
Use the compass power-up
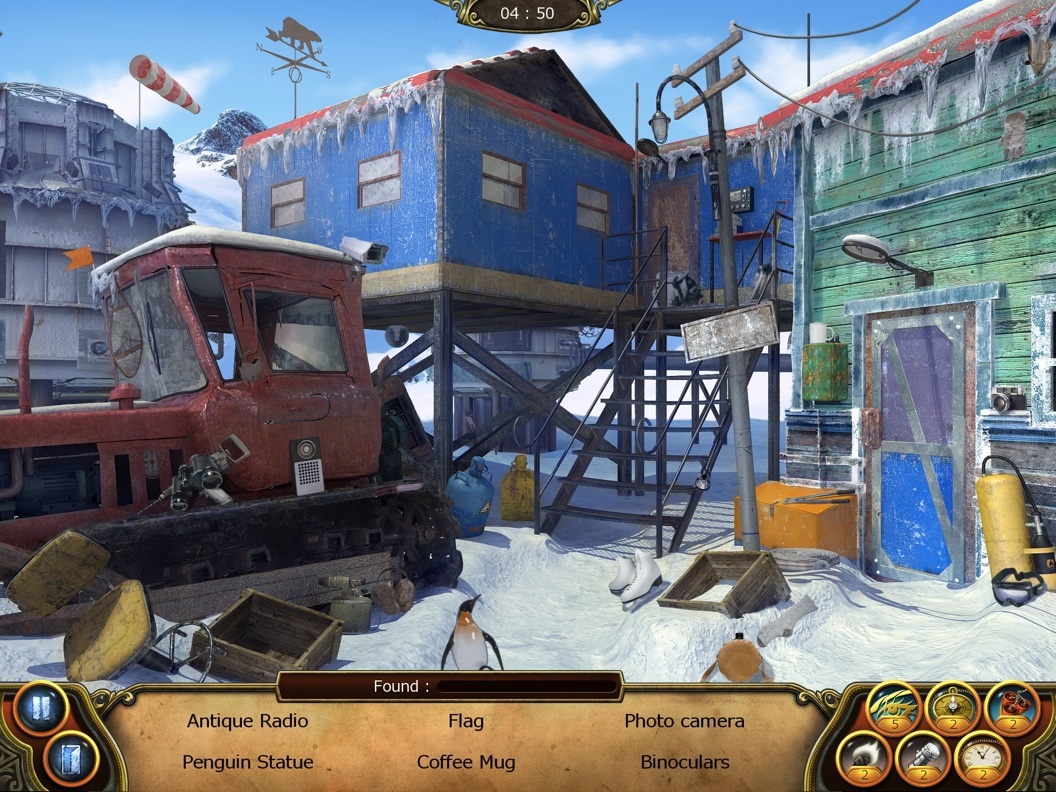[x=952, y=705]
